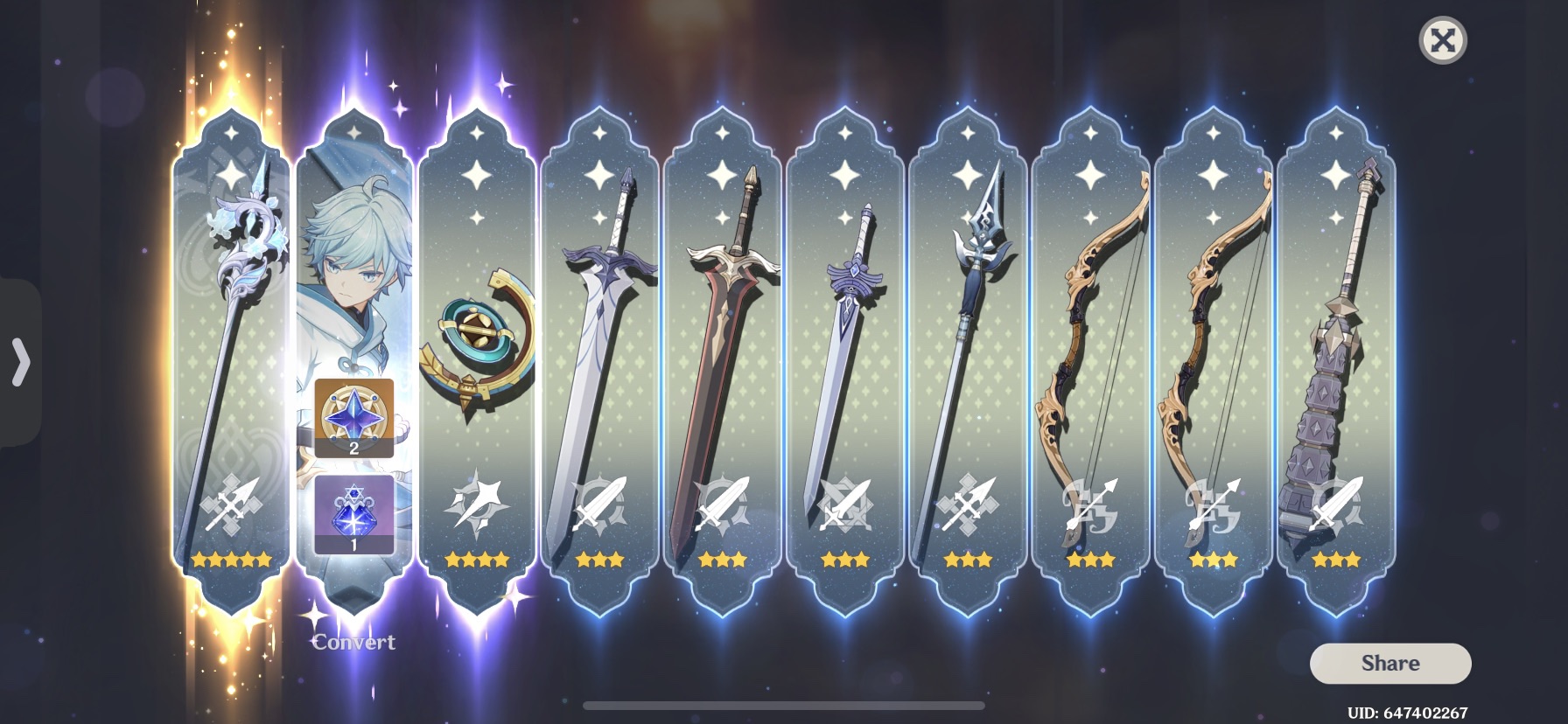This screenshot has height=724, width=1568.
Task: Click the five-star rating under the polearm
Action: pyautogui.click(x=229, y=560)
